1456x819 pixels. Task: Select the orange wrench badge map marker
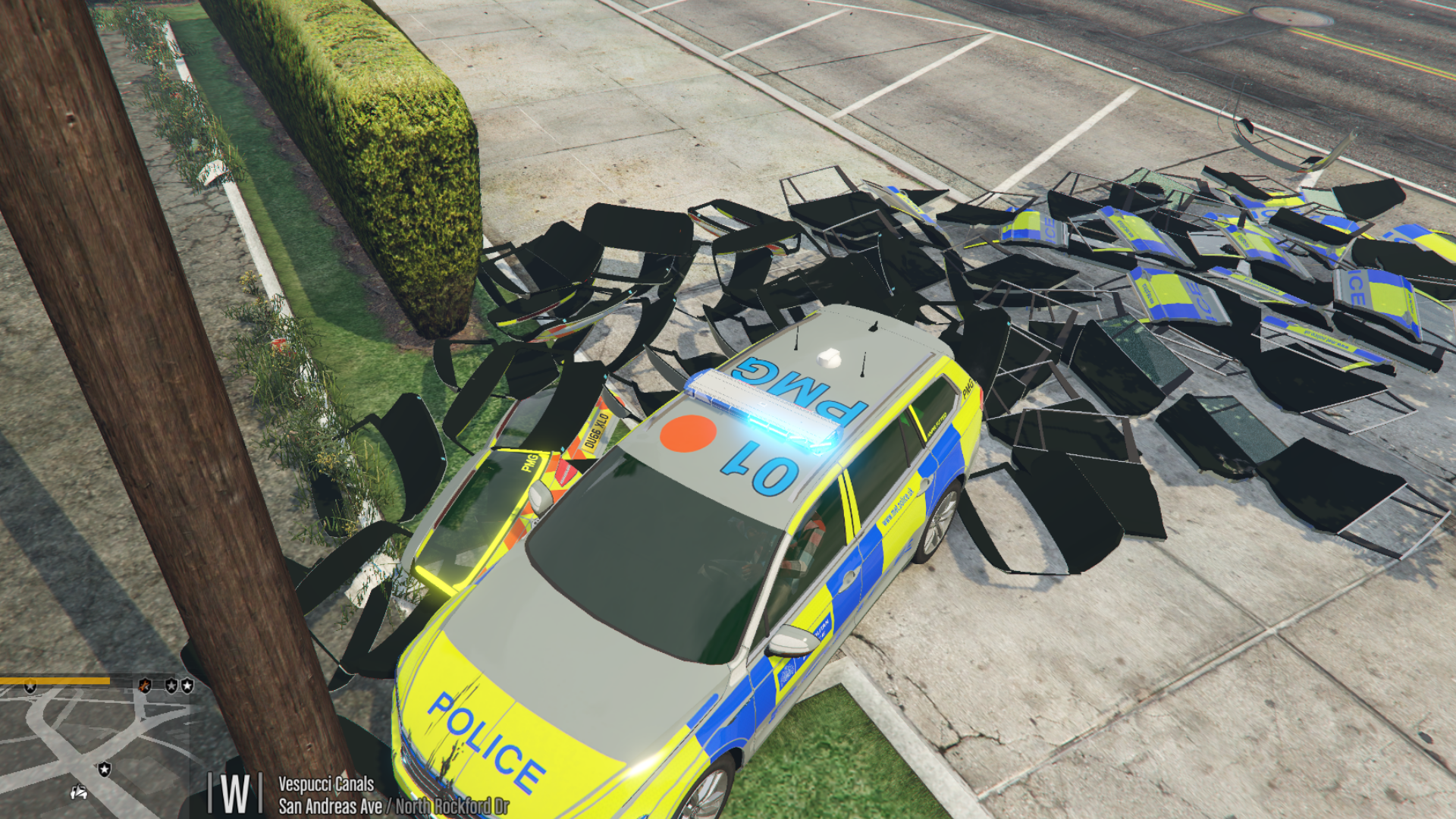144,686
